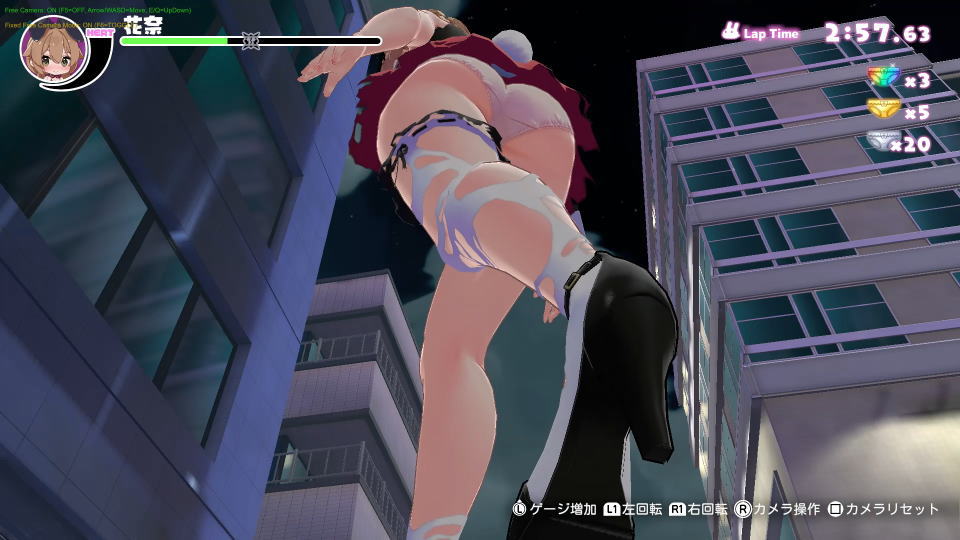This screenshot has height=540, width=960.
Task: Click the pink bunny Lap Time icon
Action: click(x=731, y=32)
